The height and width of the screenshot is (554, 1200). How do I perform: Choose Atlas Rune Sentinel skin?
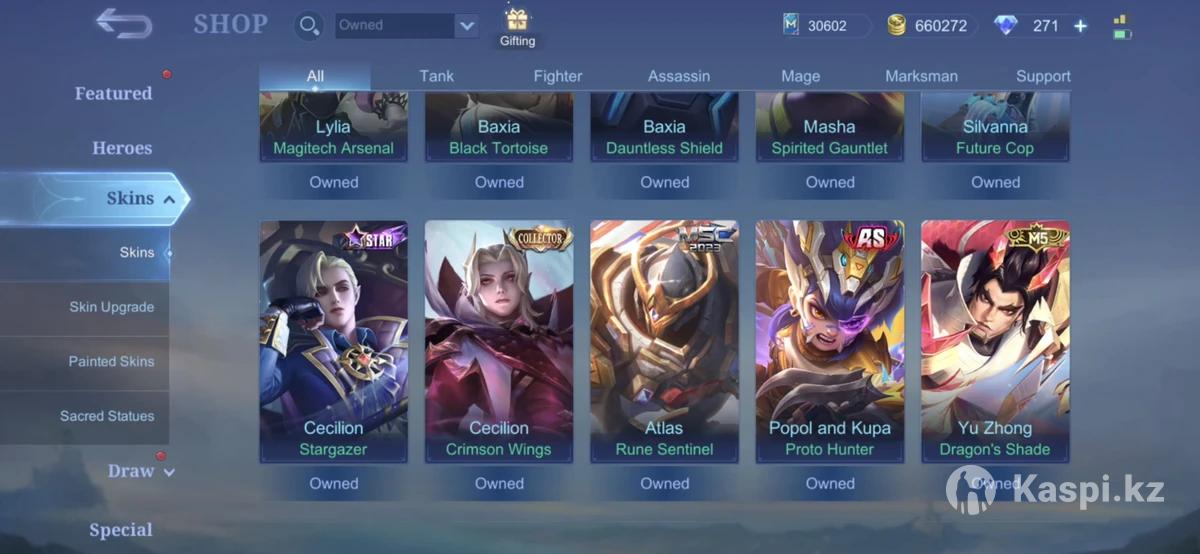[x=664, y=341]
